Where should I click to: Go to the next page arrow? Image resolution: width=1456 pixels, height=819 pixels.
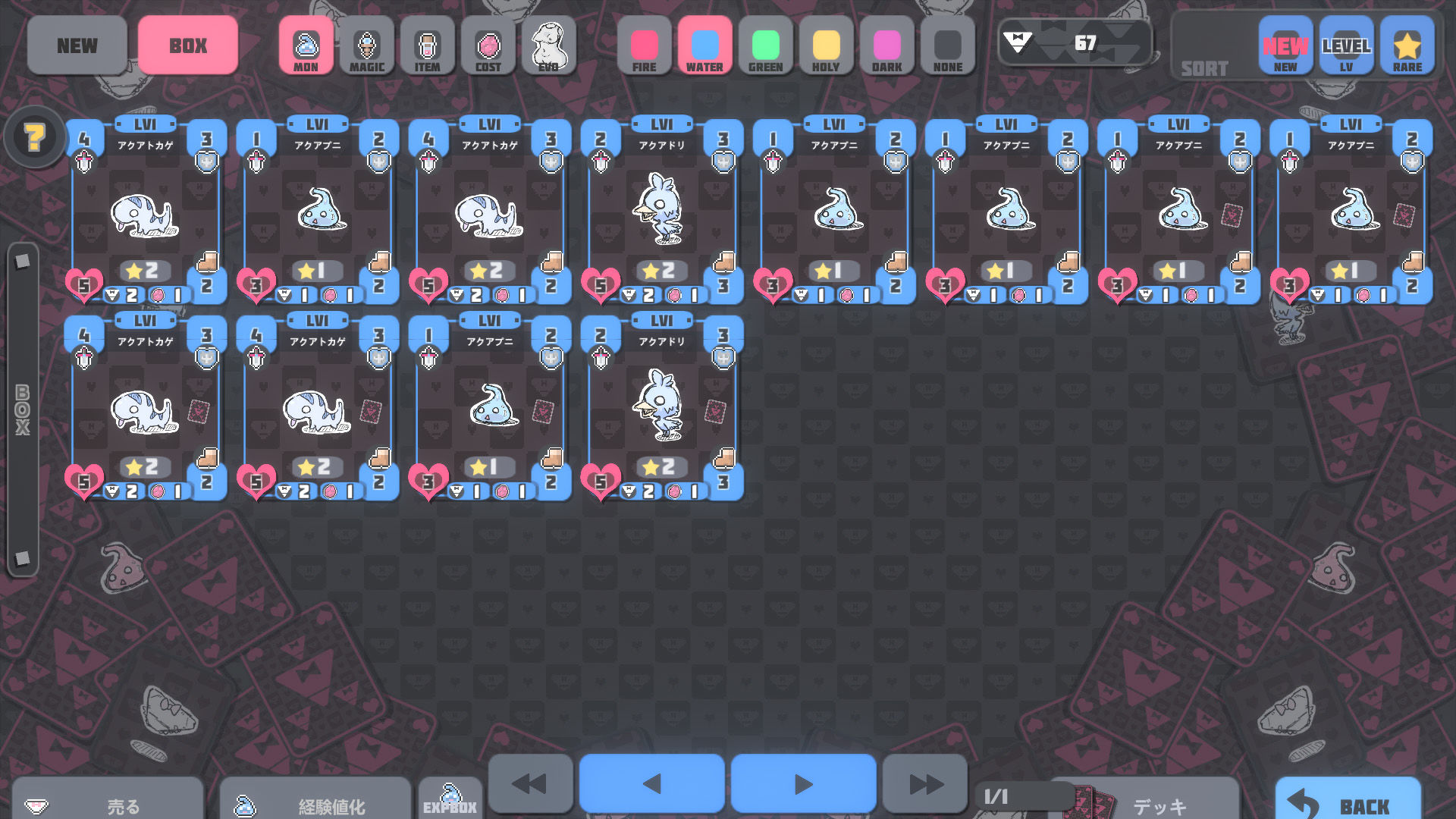[x=803, y=784]
